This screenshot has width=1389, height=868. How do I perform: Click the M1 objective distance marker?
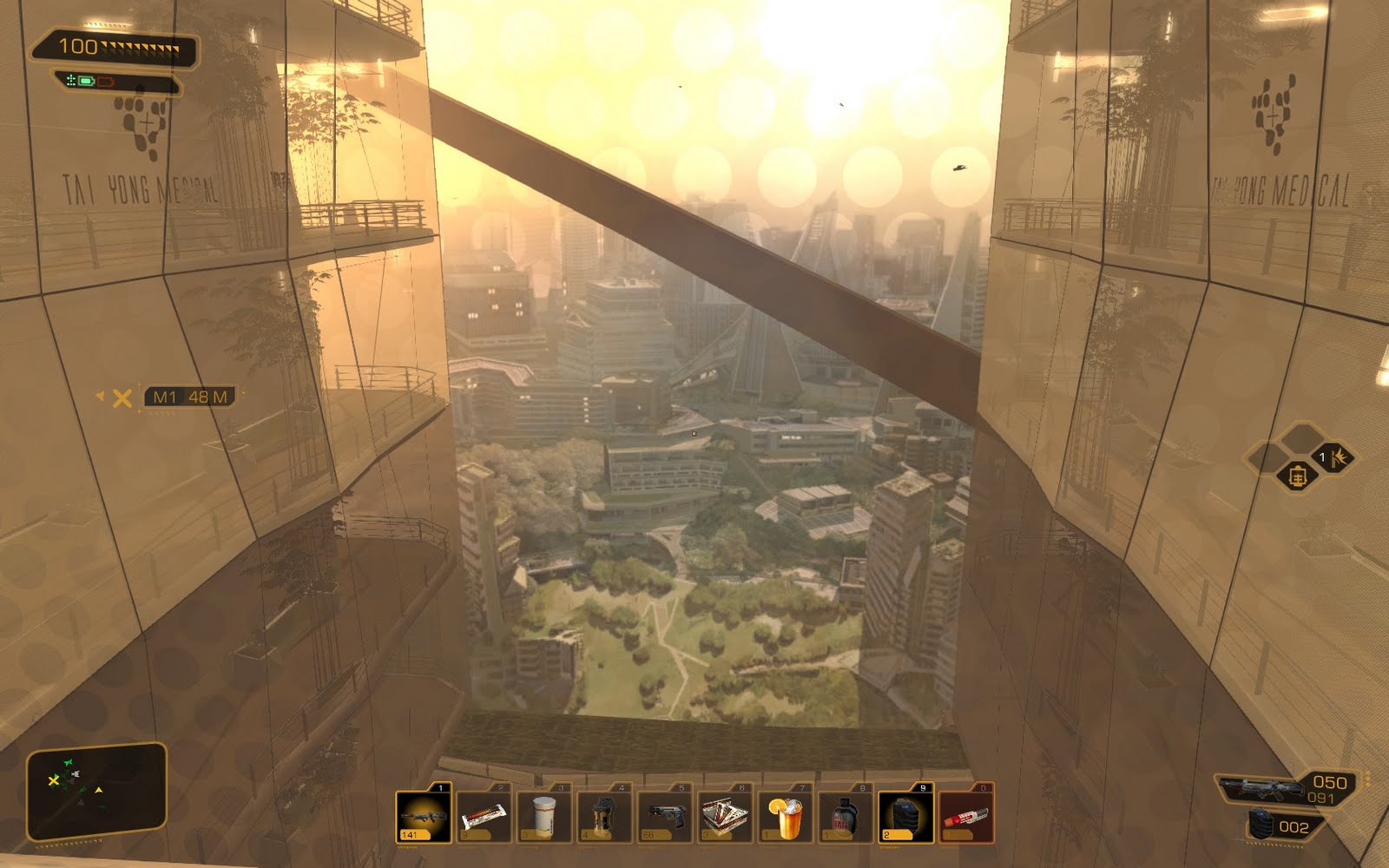[189, 398]
